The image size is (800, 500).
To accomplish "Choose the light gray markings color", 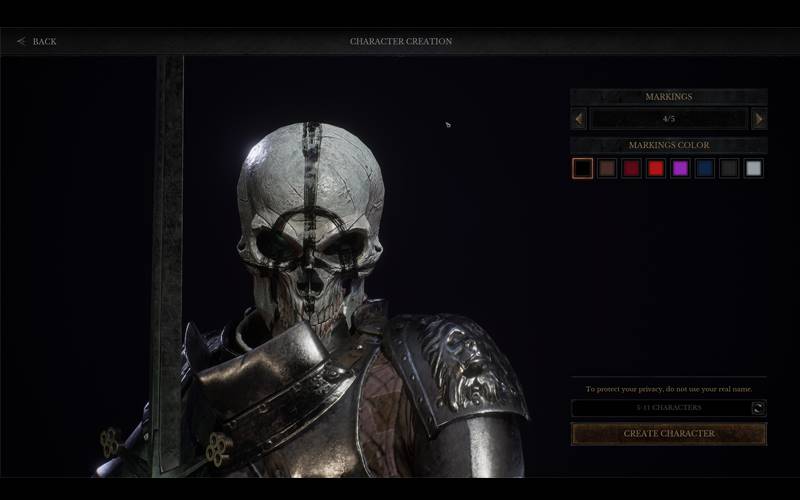I will point(754,168).
